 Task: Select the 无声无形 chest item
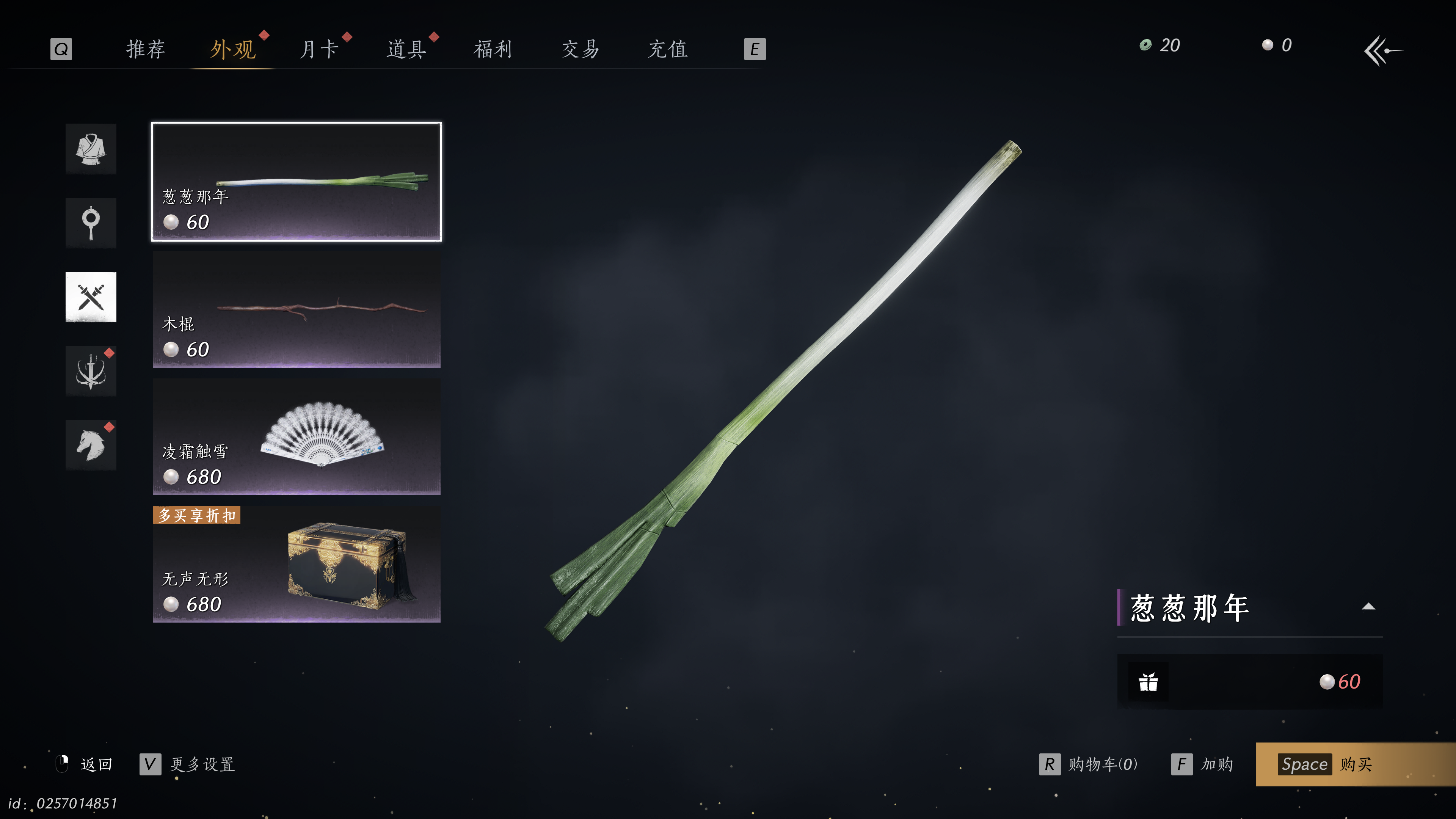(296, 564)
